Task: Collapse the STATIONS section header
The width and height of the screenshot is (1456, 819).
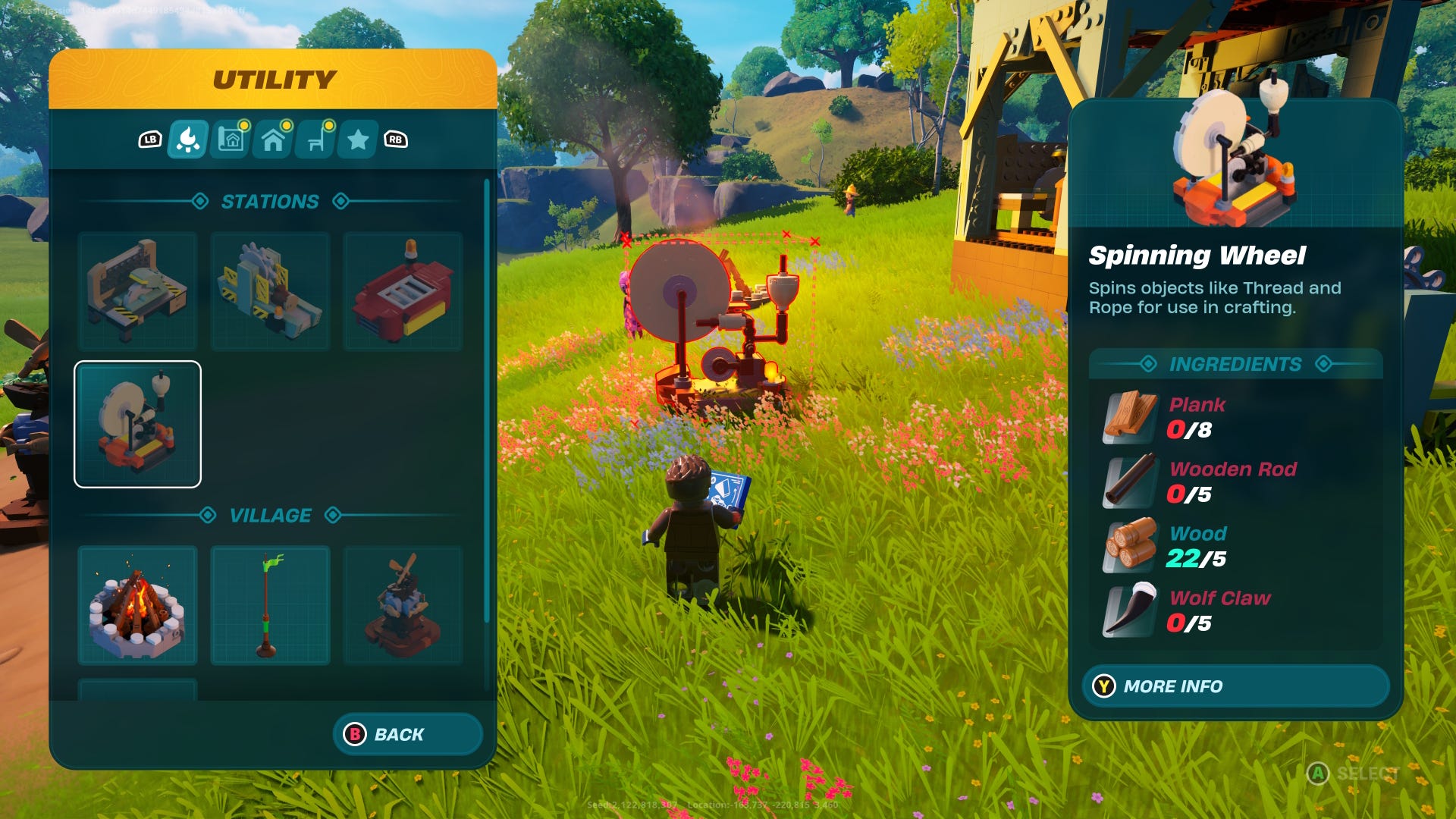Action: click(x=270, y=201)
